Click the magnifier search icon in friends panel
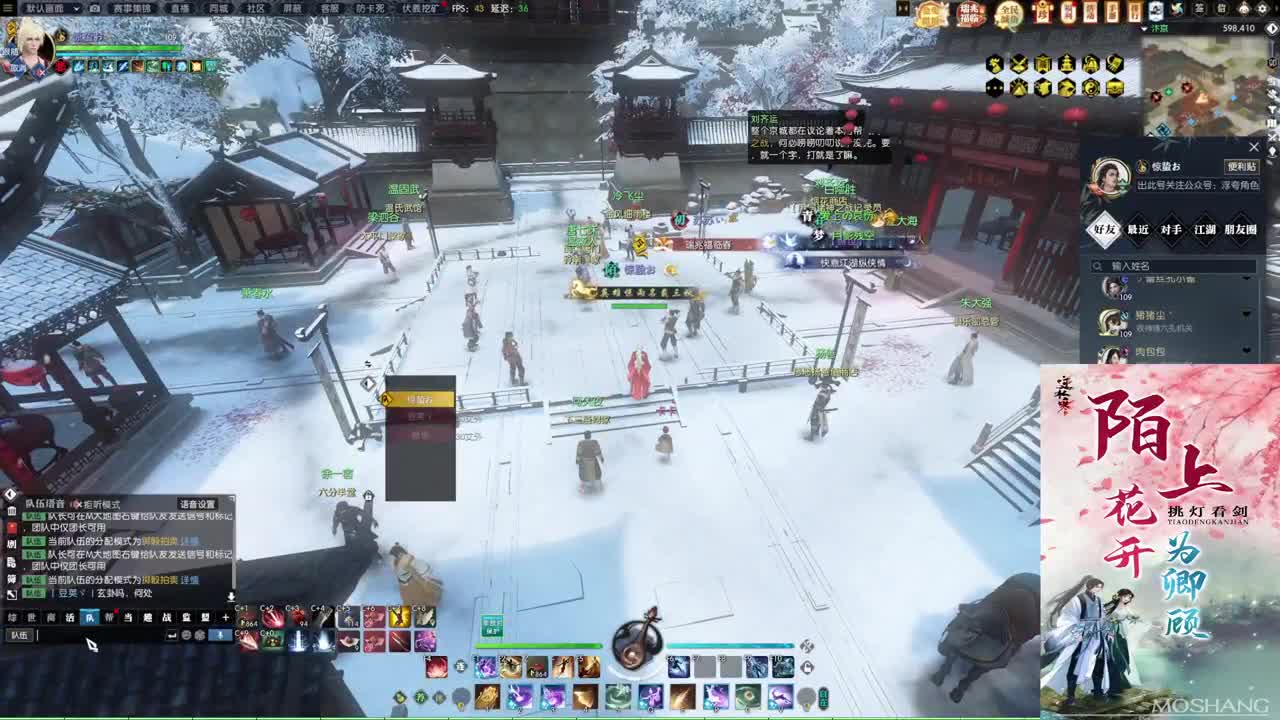1280x720 pixels. (x=1097, y=265)
